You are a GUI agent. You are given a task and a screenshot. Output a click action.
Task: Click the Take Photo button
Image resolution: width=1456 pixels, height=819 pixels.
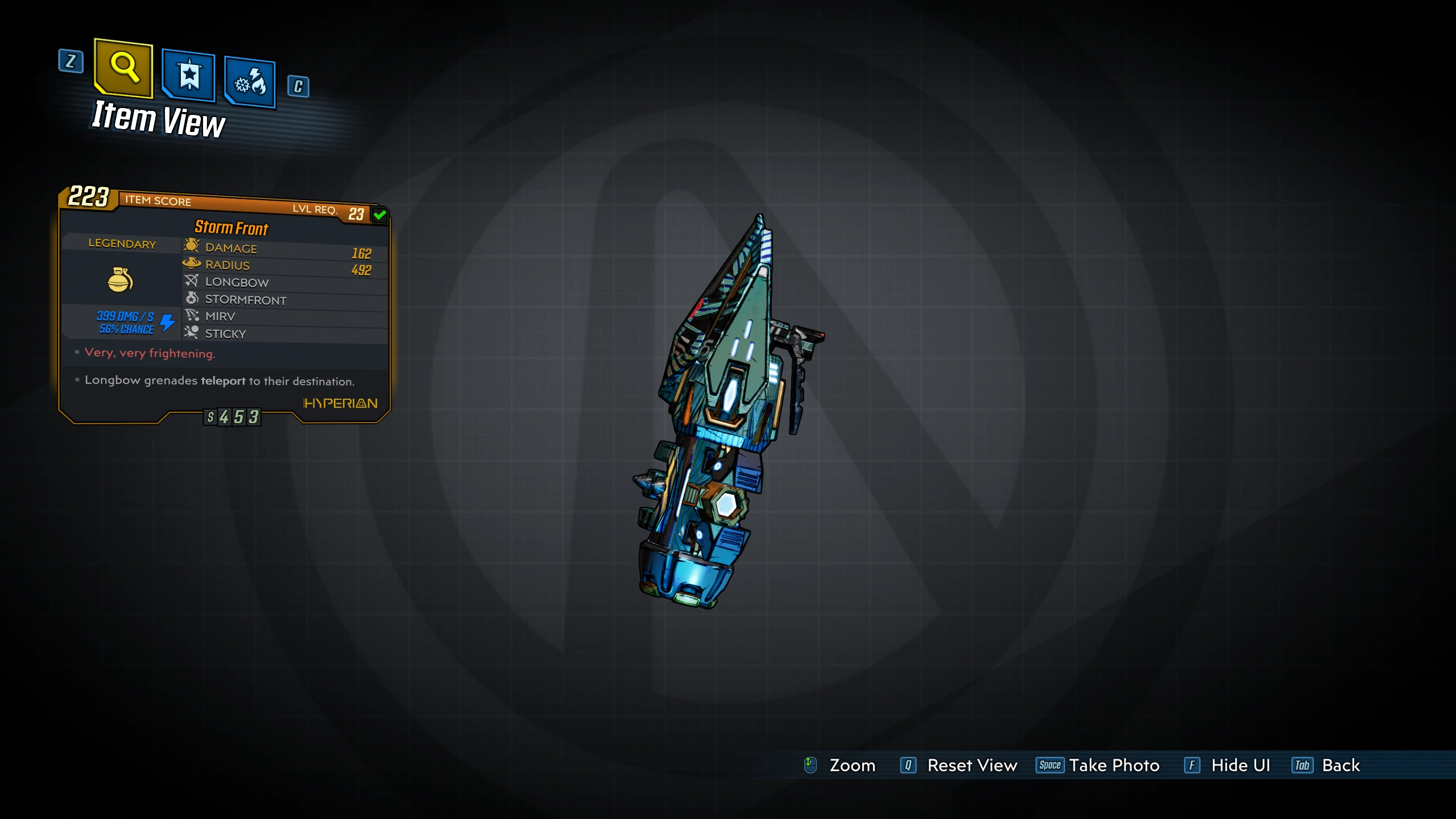point(1098,766)
